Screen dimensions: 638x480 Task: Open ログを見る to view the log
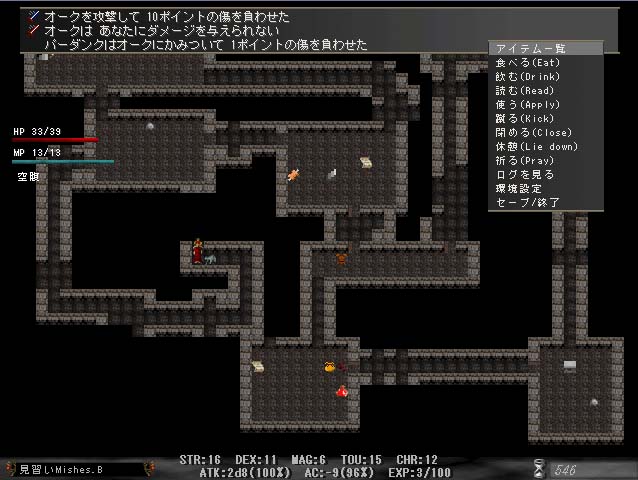pyautogui.click(x=524, y=174)
